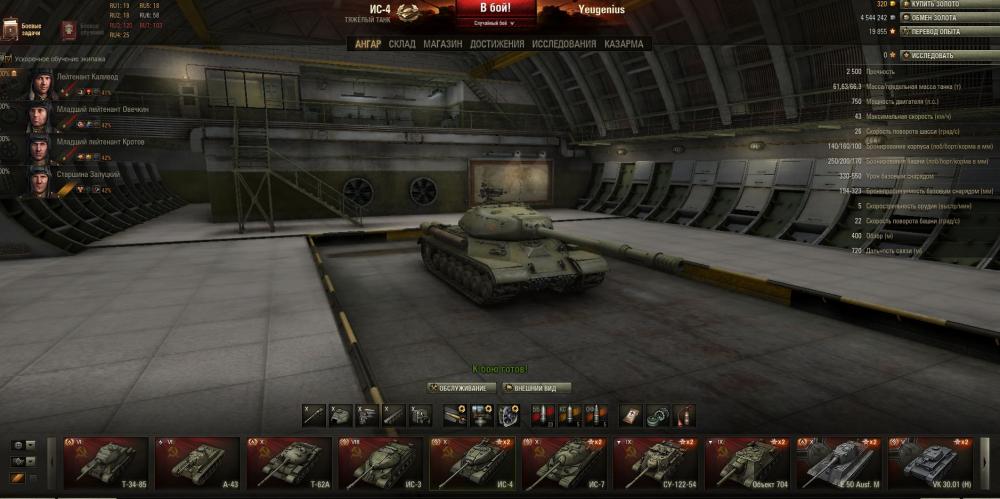Open the Внешний вид customization button
The image size is (1000, 499).
(537, 388)
